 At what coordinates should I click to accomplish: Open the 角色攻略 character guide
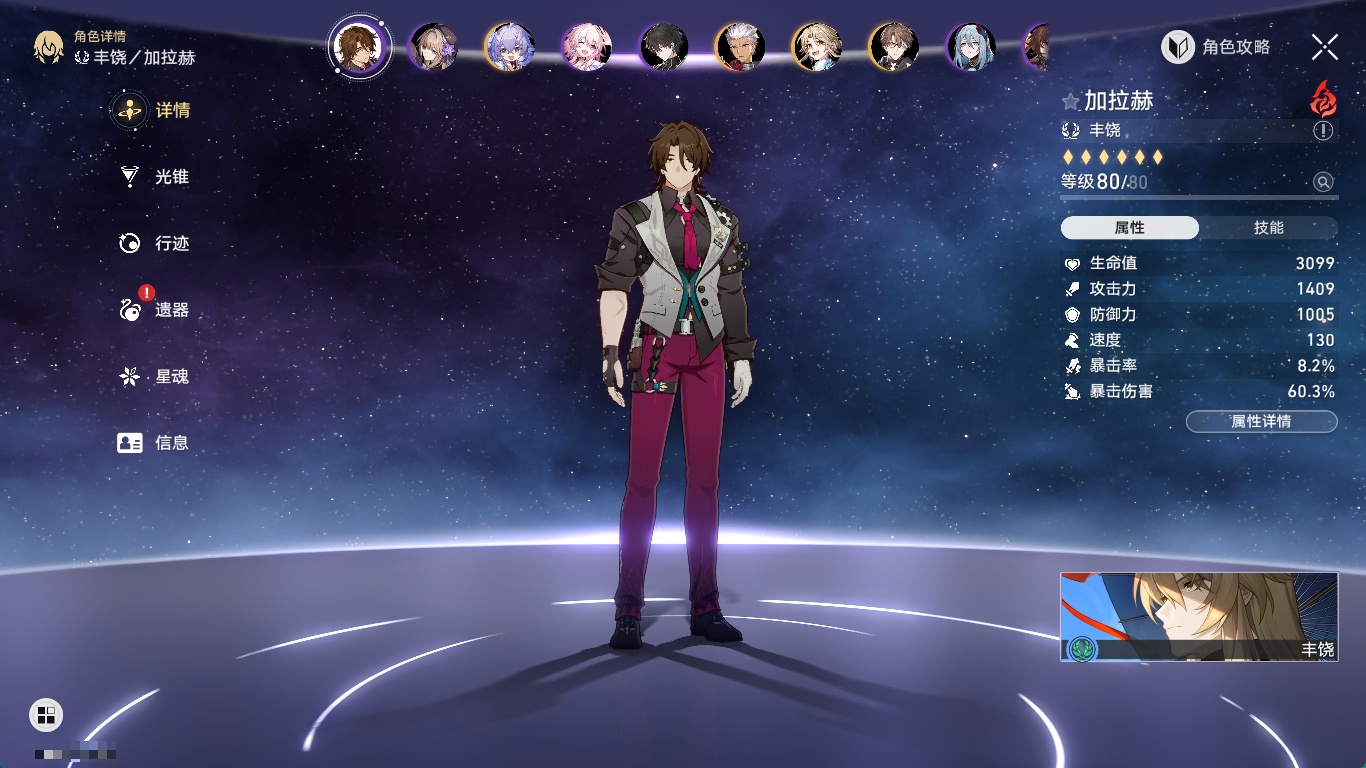coord(1217,47)
